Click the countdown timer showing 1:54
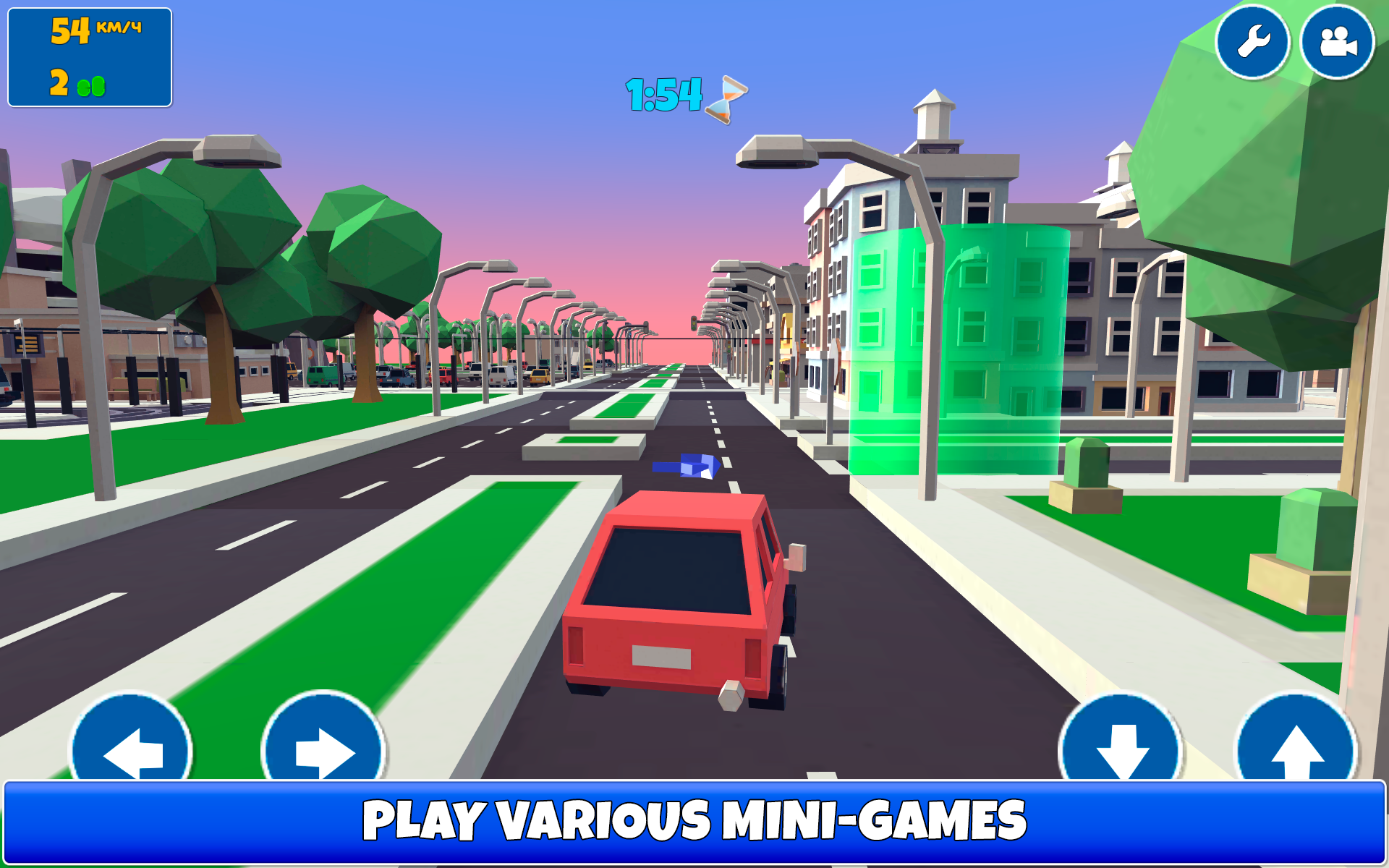This screenshot has height=868, width=1389. point(662,93)
